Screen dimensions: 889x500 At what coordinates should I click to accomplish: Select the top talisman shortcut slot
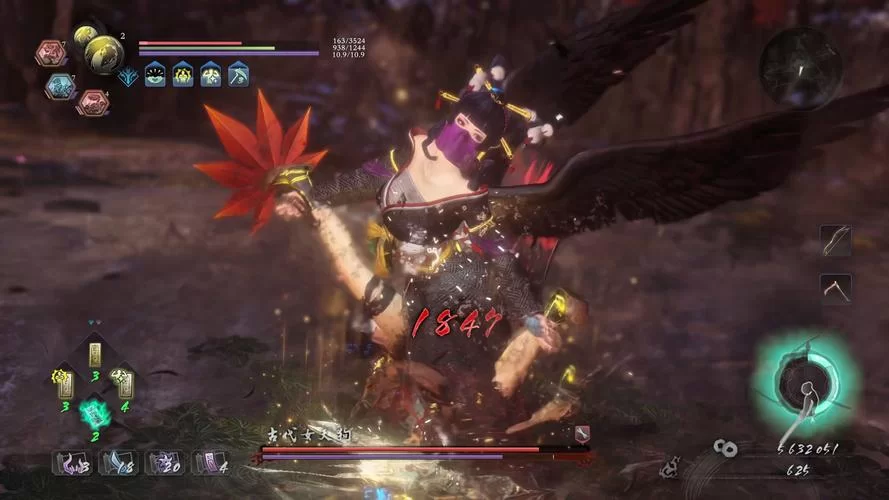point(95,355)
